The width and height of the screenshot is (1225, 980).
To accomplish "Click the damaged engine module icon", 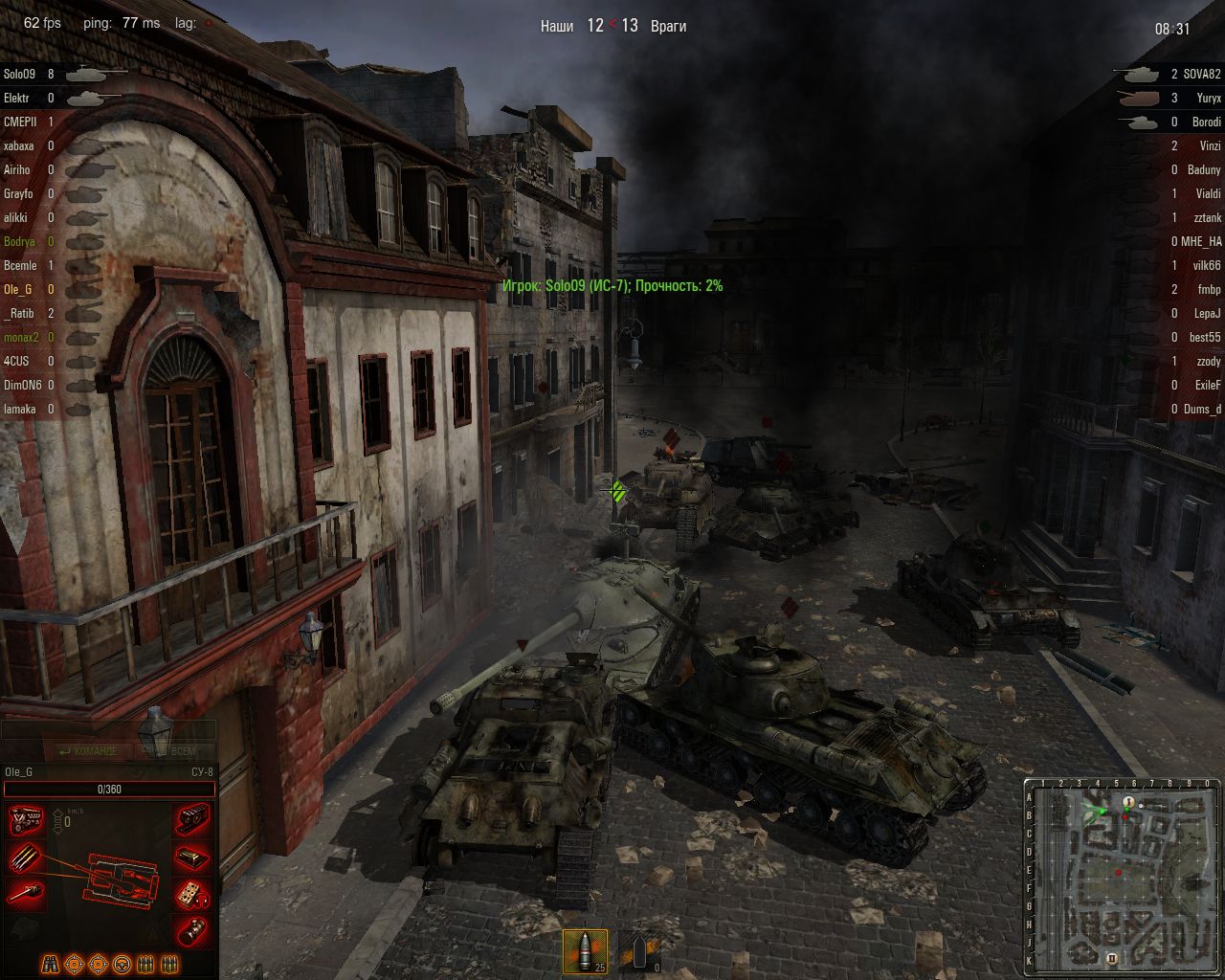I will click(x=27, y=822).
